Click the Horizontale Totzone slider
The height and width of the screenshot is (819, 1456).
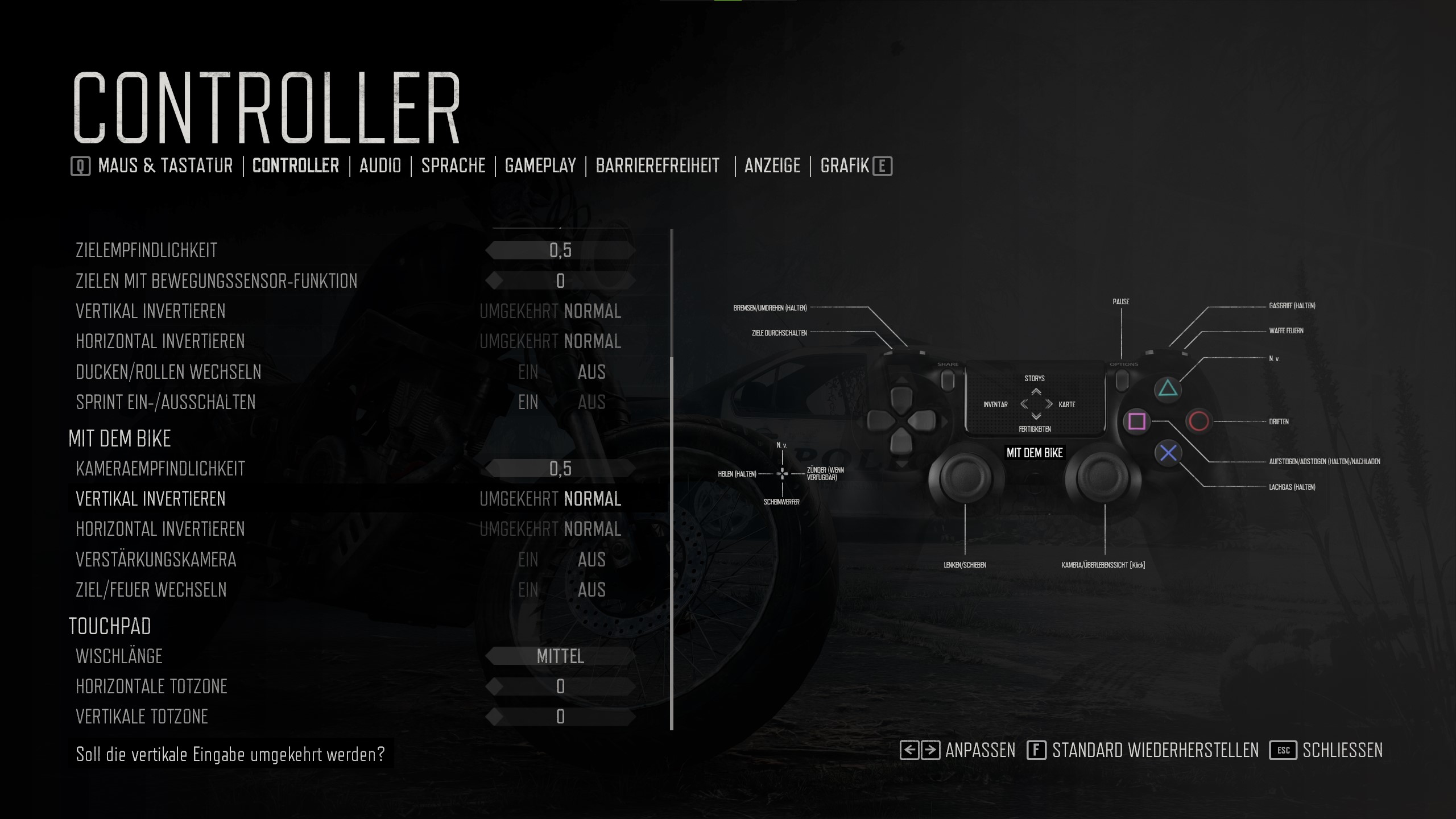pyautogui.click(x=560, y=686)
